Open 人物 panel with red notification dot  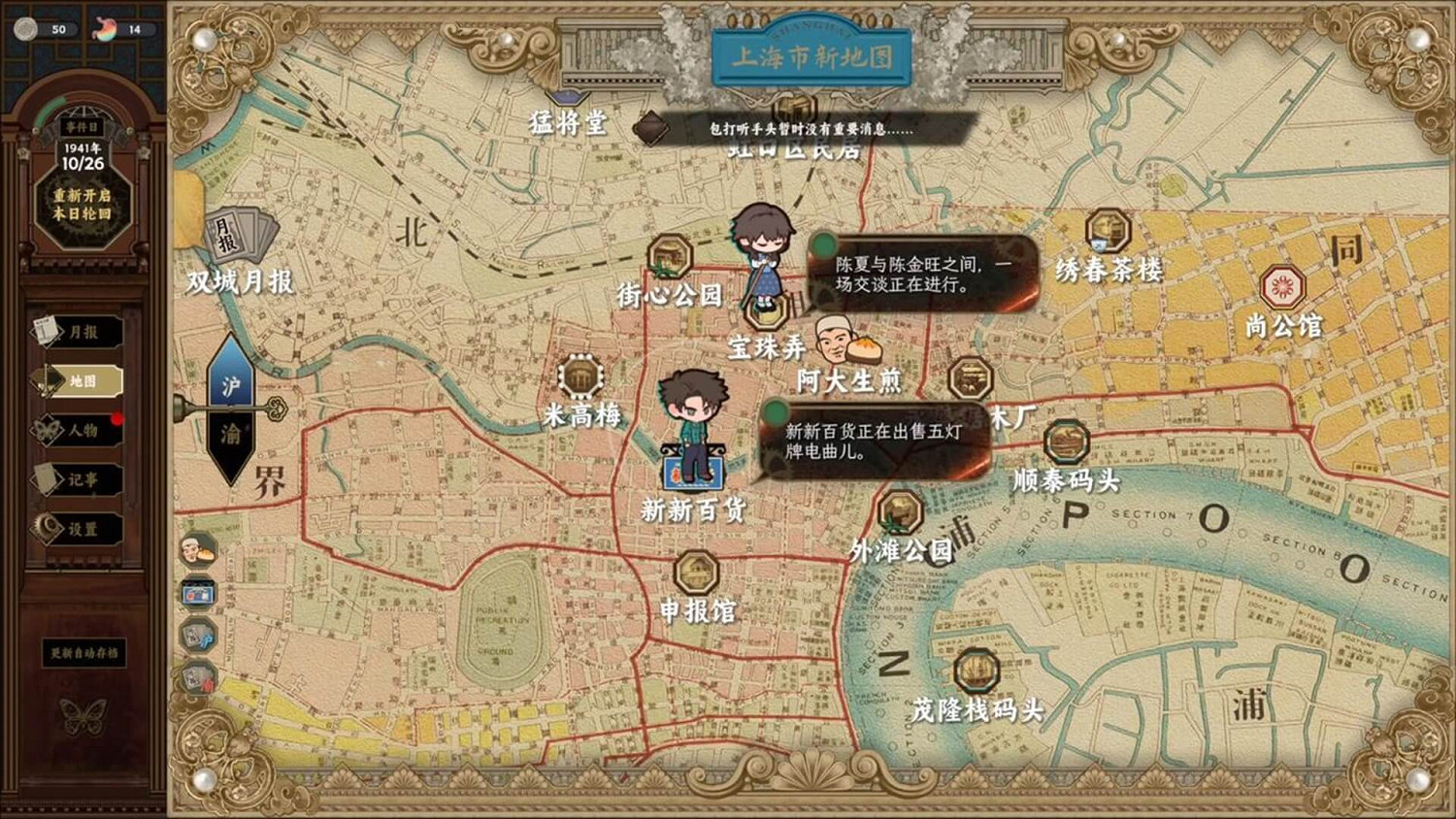[83, 430]
